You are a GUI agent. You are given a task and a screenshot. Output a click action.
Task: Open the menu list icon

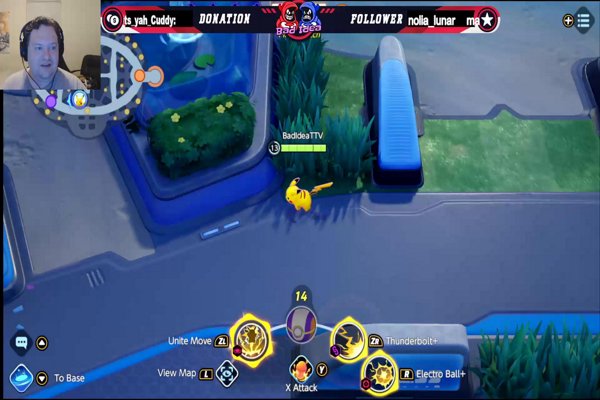point(583,19)
